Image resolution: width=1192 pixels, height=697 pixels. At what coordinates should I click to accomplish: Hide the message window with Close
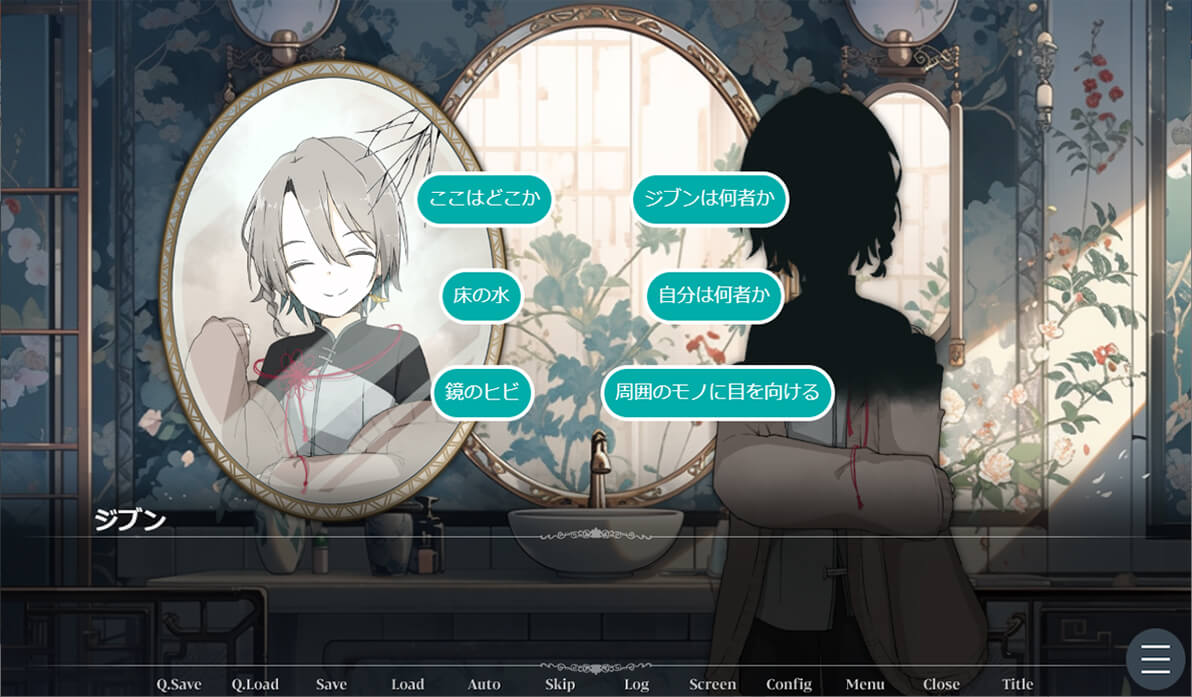click(x=941, y=684)
